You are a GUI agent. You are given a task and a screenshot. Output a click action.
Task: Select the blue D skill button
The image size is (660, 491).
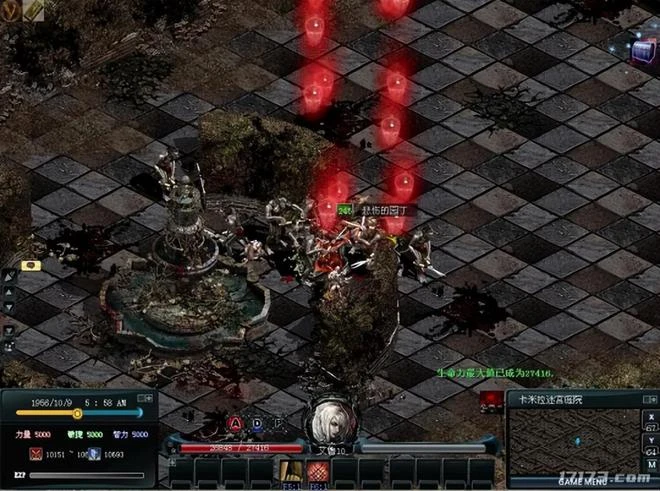pos(256,423)
